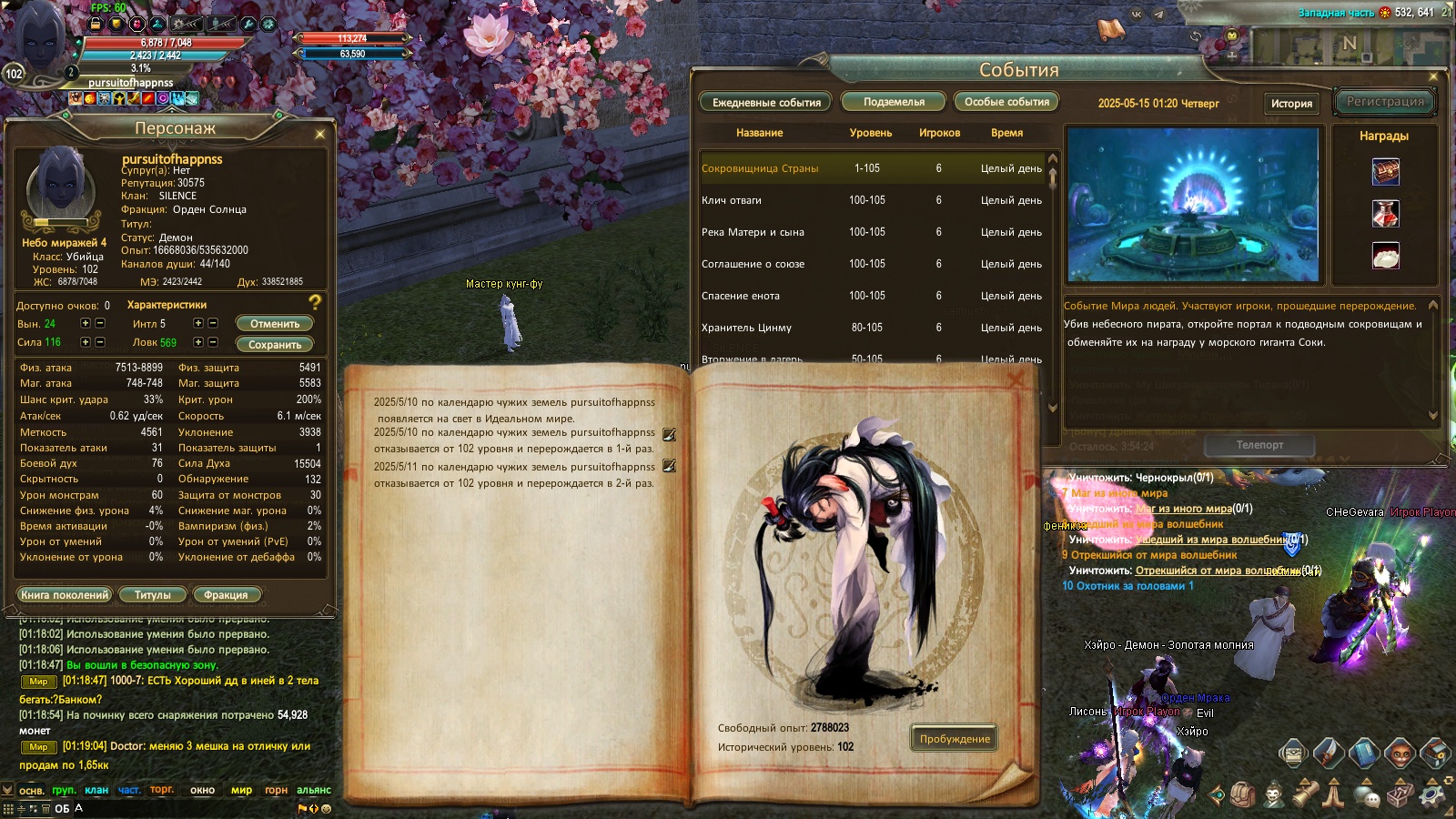This screenshot has height=819, width=1456.
Task: Open the Особые события tab
Action: 1006,102
